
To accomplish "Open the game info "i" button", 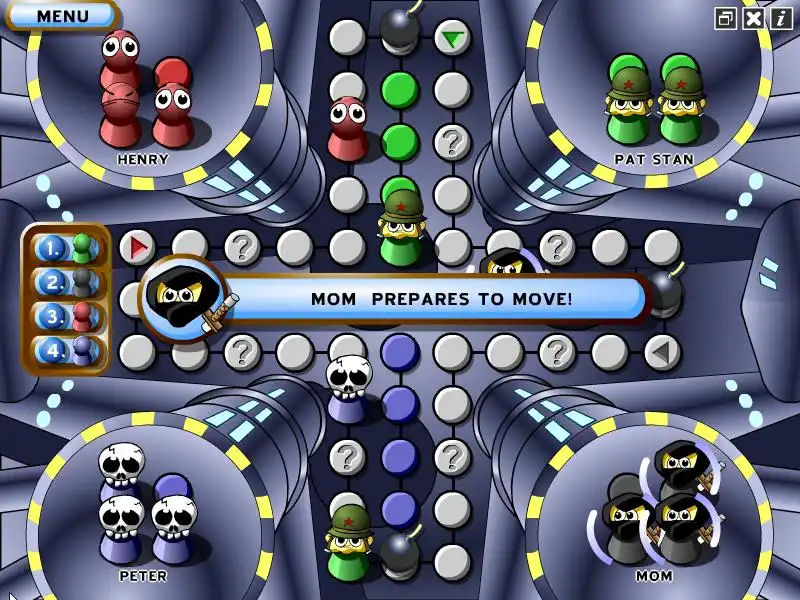I will click(x=780, y=17).
